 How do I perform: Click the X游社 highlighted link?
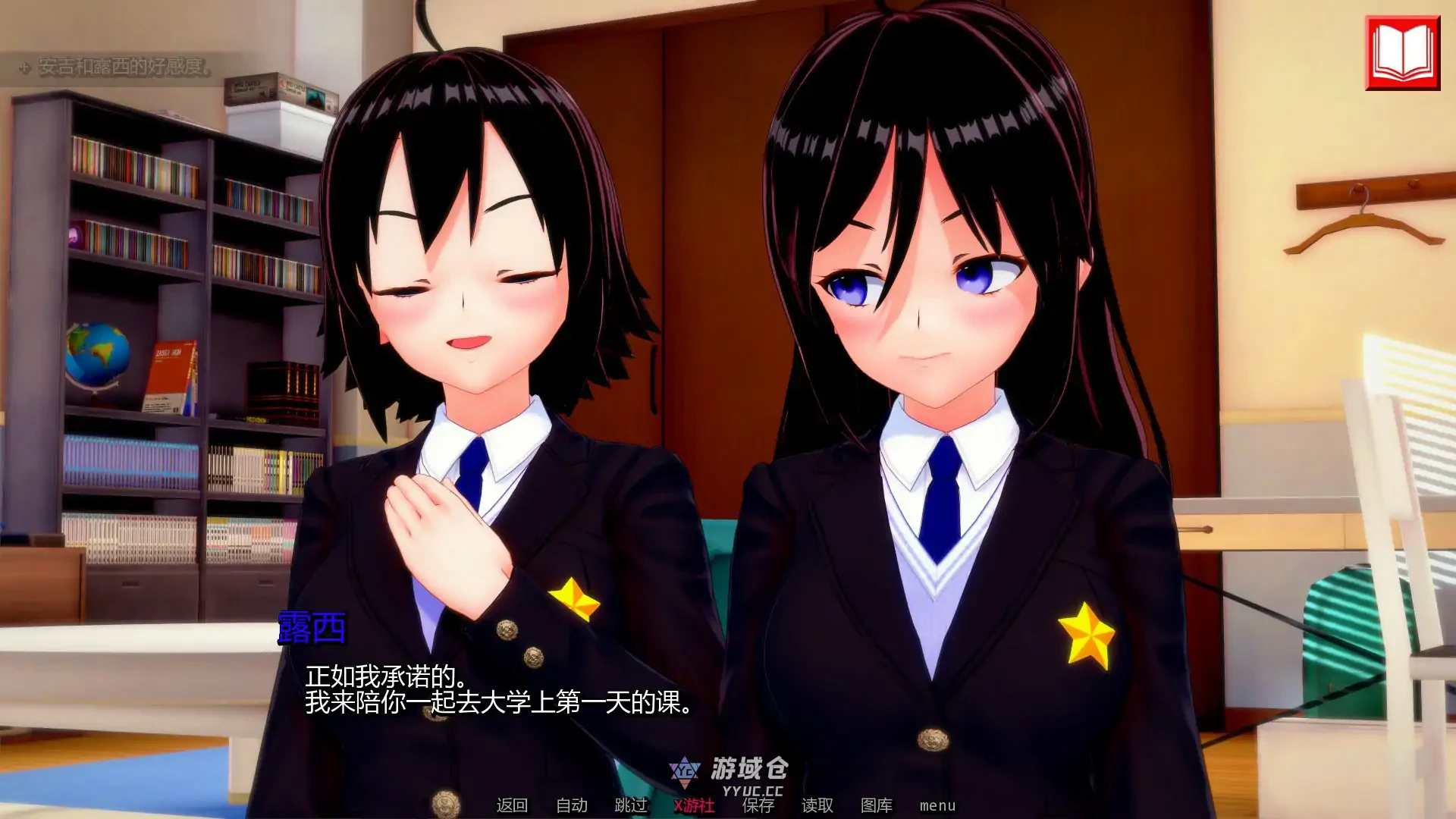694,806
